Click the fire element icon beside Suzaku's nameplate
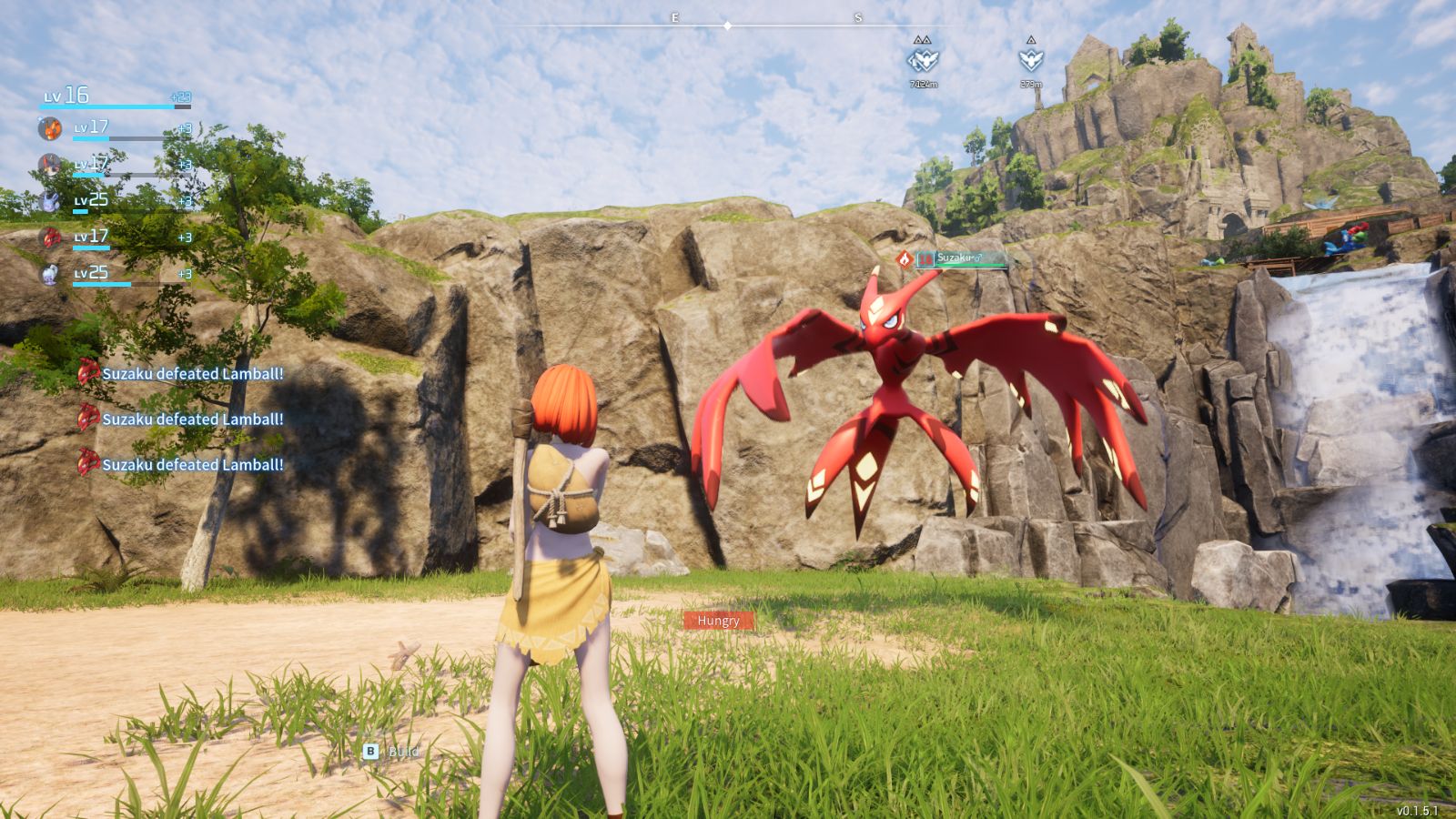 click(x=904, y=259)
